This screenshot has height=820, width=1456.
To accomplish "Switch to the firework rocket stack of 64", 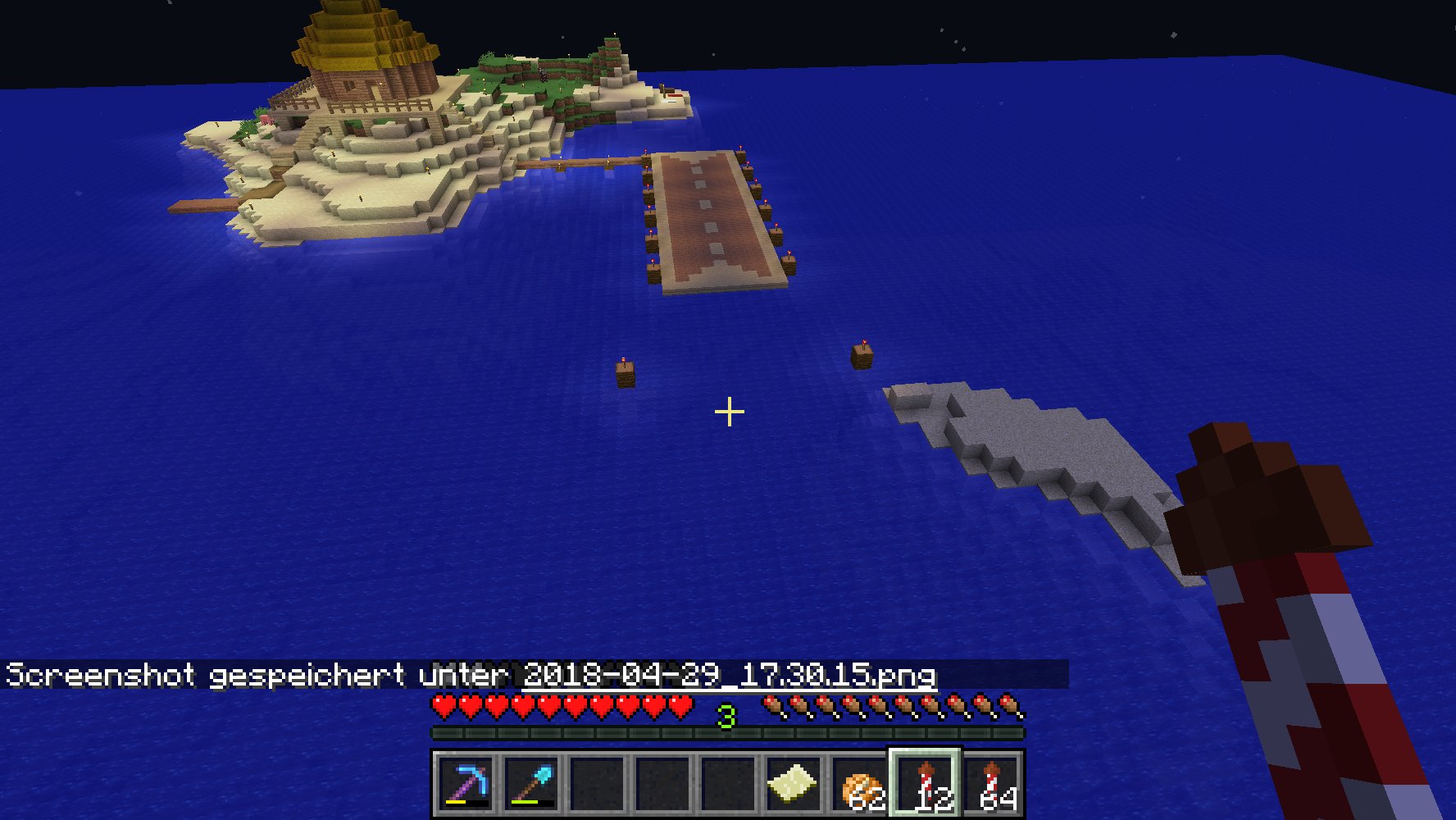I will [991, 784].
